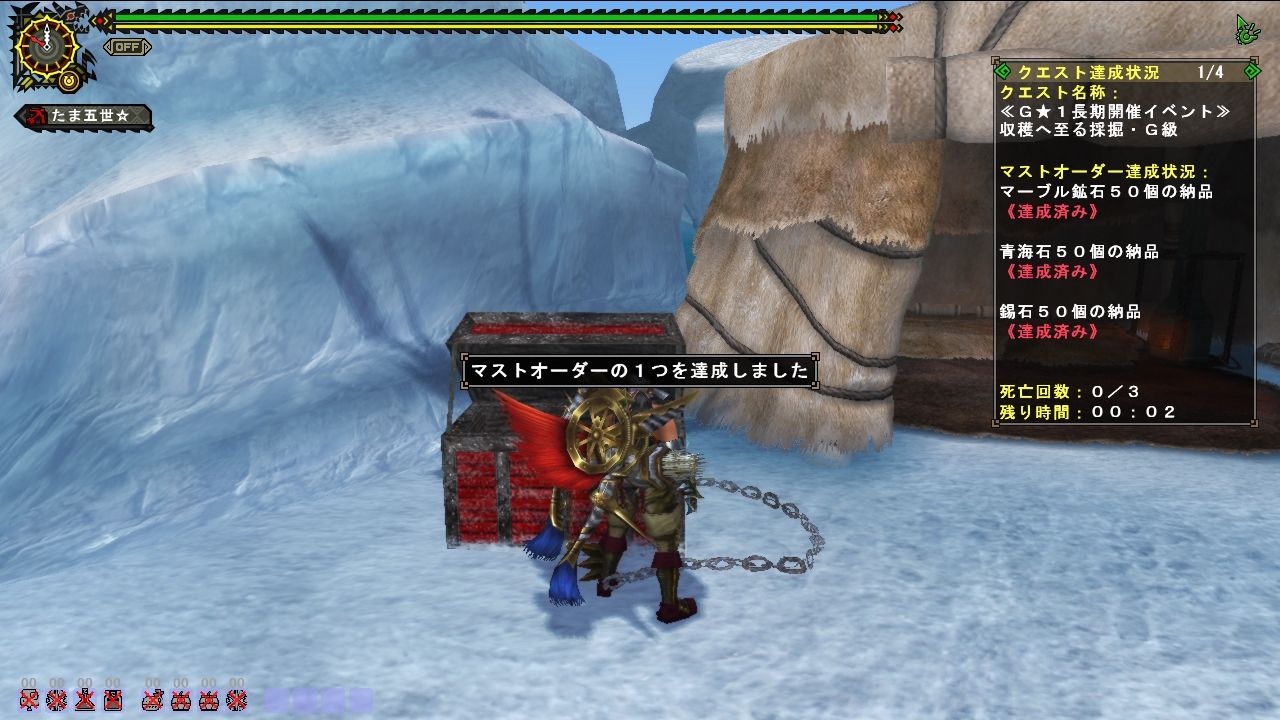Click the マストオーダー achievement message banner
1280x720 pixels.
click(x=640, y=369)
